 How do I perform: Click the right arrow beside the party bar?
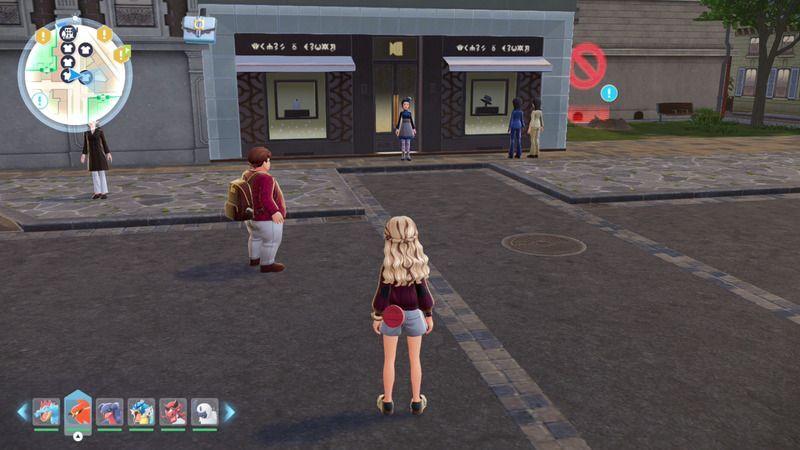(229, 411)
